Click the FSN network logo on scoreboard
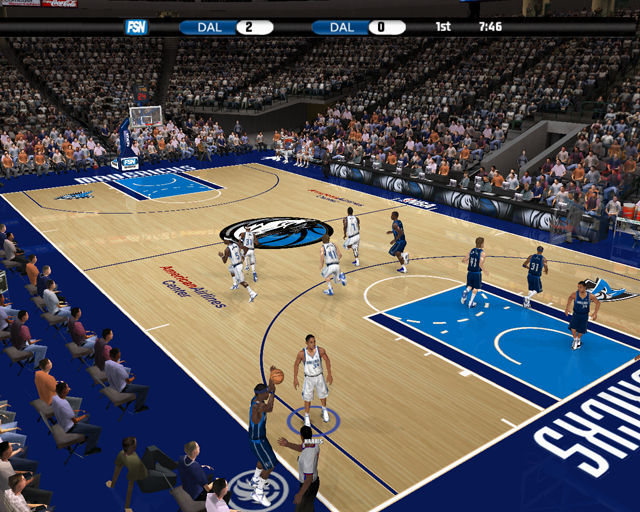This screenshot has height=512, width=640. coord(136,27)
